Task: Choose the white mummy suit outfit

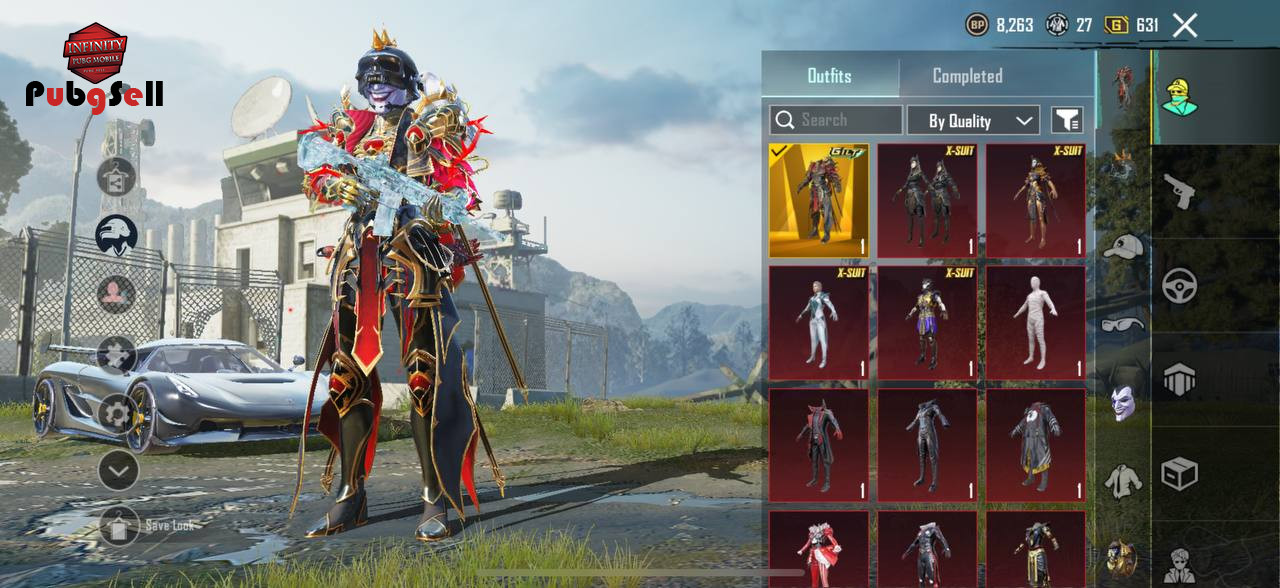Action: pyautogui.click(x=1035, y=323)
